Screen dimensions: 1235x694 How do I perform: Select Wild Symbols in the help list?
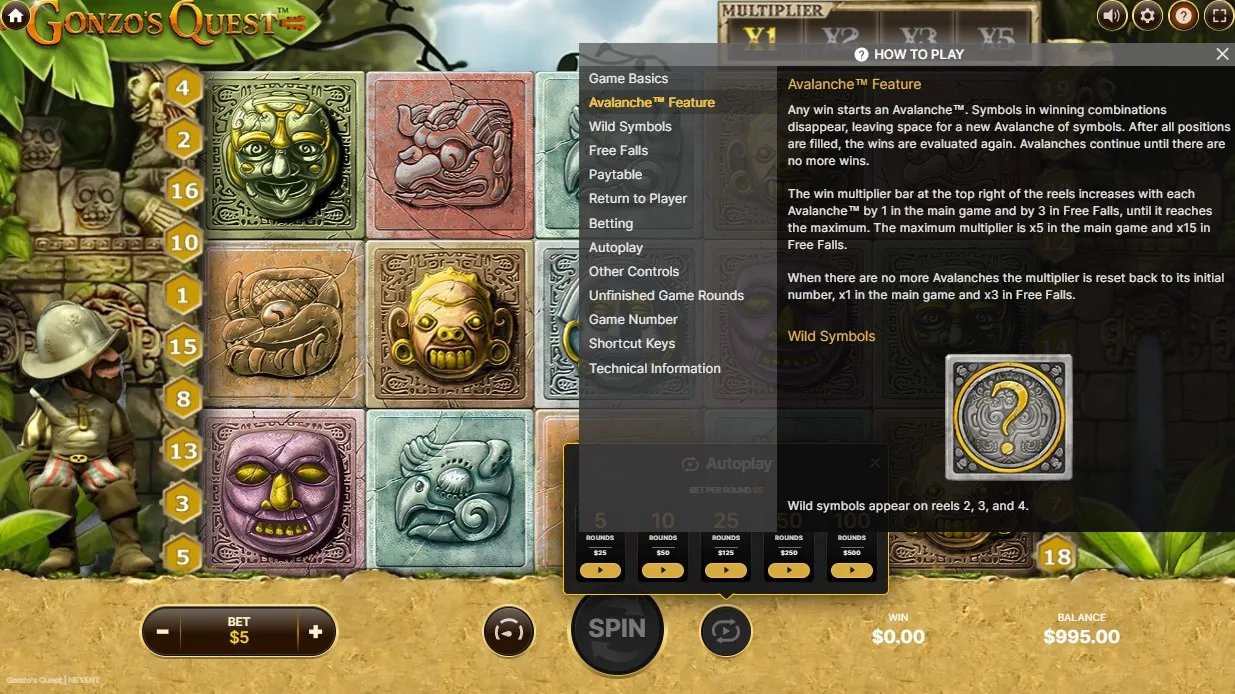click(x=630, y=126)
